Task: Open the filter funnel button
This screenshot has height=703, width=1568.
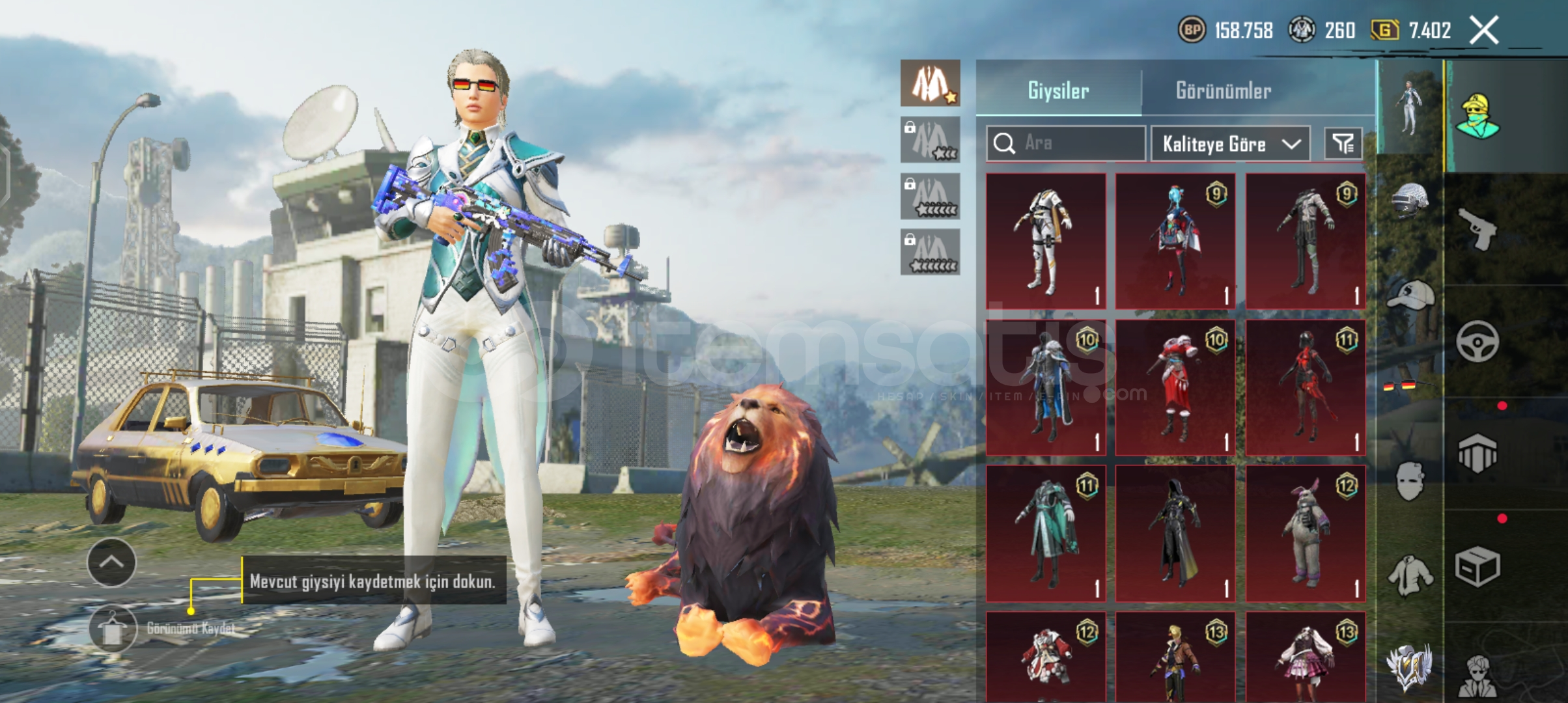Action: click(1343, 144)
